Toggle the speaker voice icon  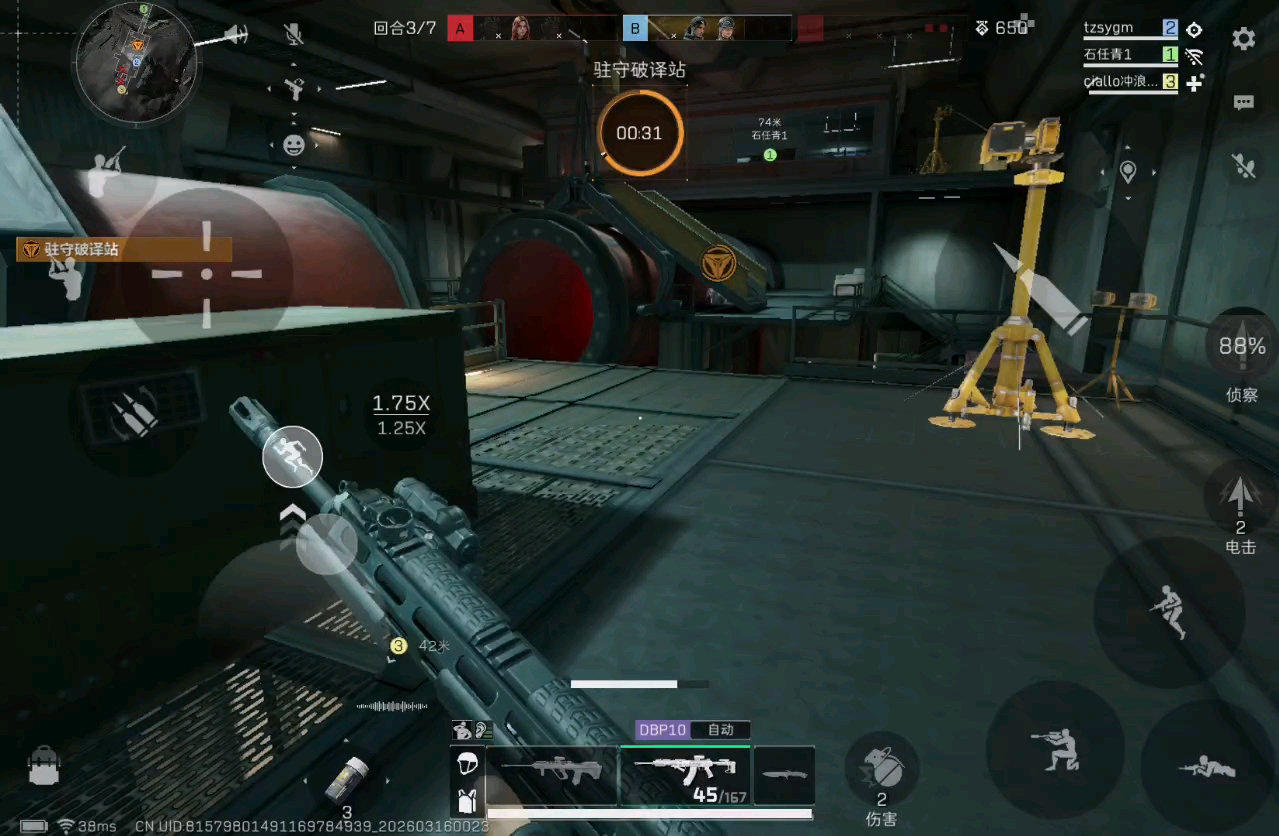pyautogui.click(x=236, y=36)
